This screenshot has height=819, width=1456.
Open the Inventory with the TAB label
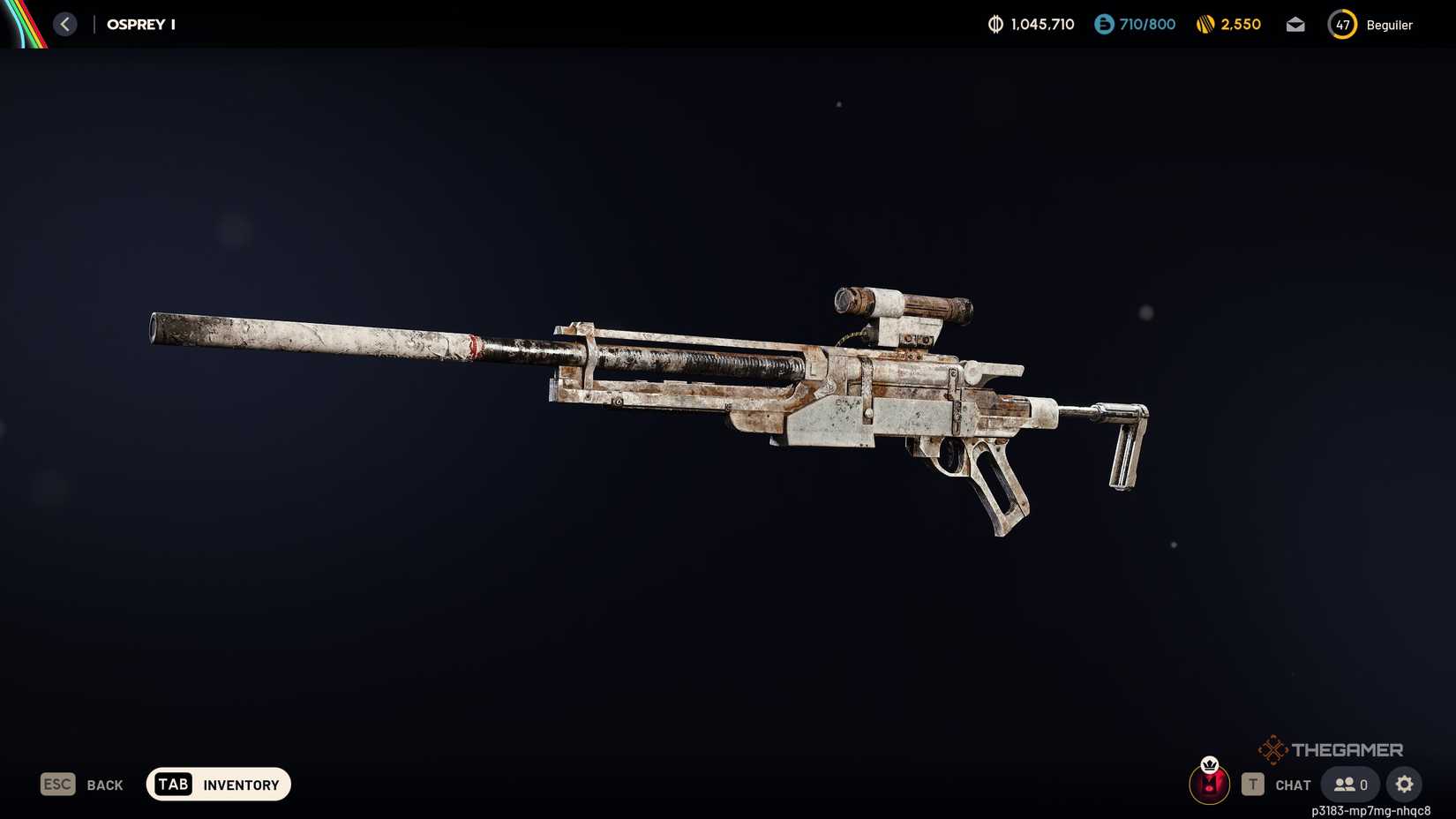[173, 784]
